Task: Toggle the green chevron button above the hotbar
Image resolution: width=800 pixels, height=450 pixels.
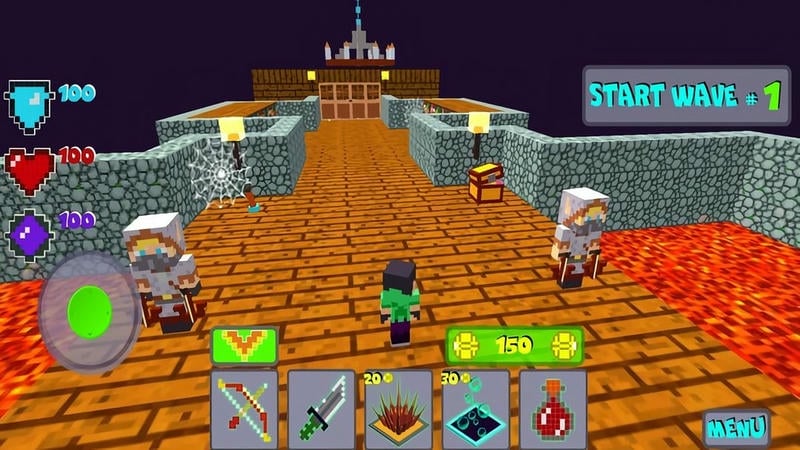Action: 244,345
